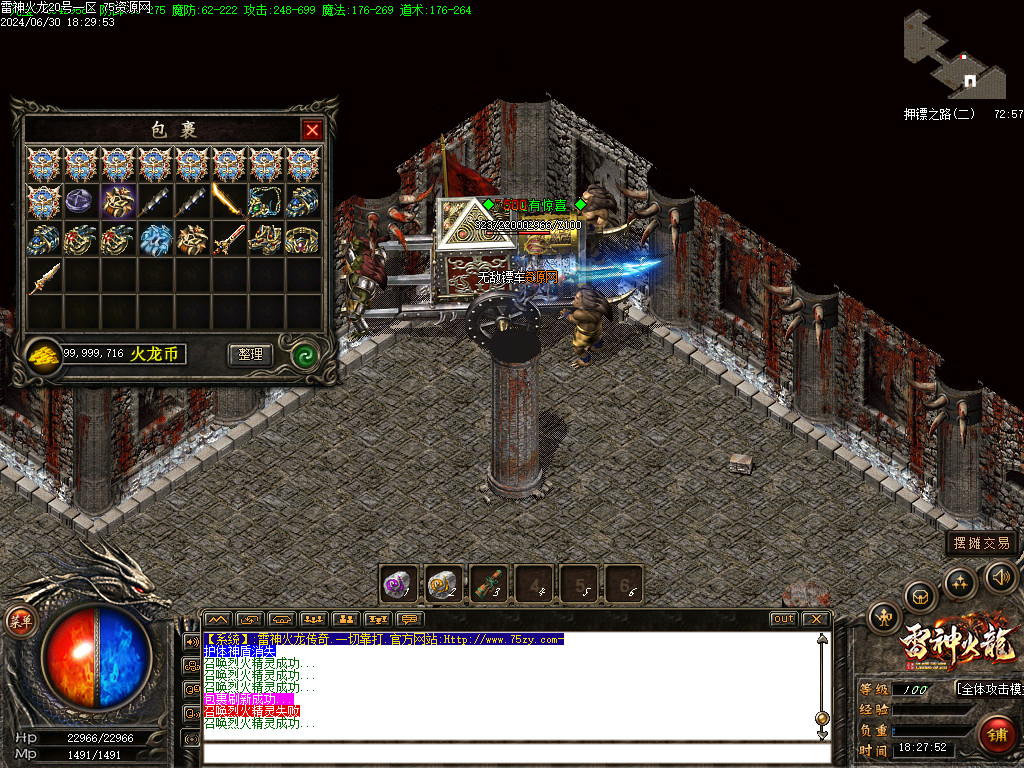Toggle the sound speaker button
The width and height of the screenshot is (1024, 768).
pyautogui.click(x=1000, y=575)
